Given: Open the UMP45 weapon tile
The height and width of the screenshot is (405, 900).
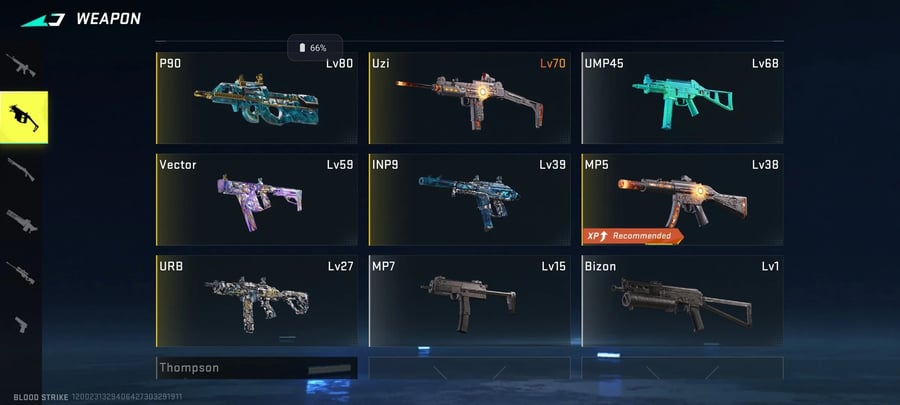Looking at the screenshot, I should [682, 97].
